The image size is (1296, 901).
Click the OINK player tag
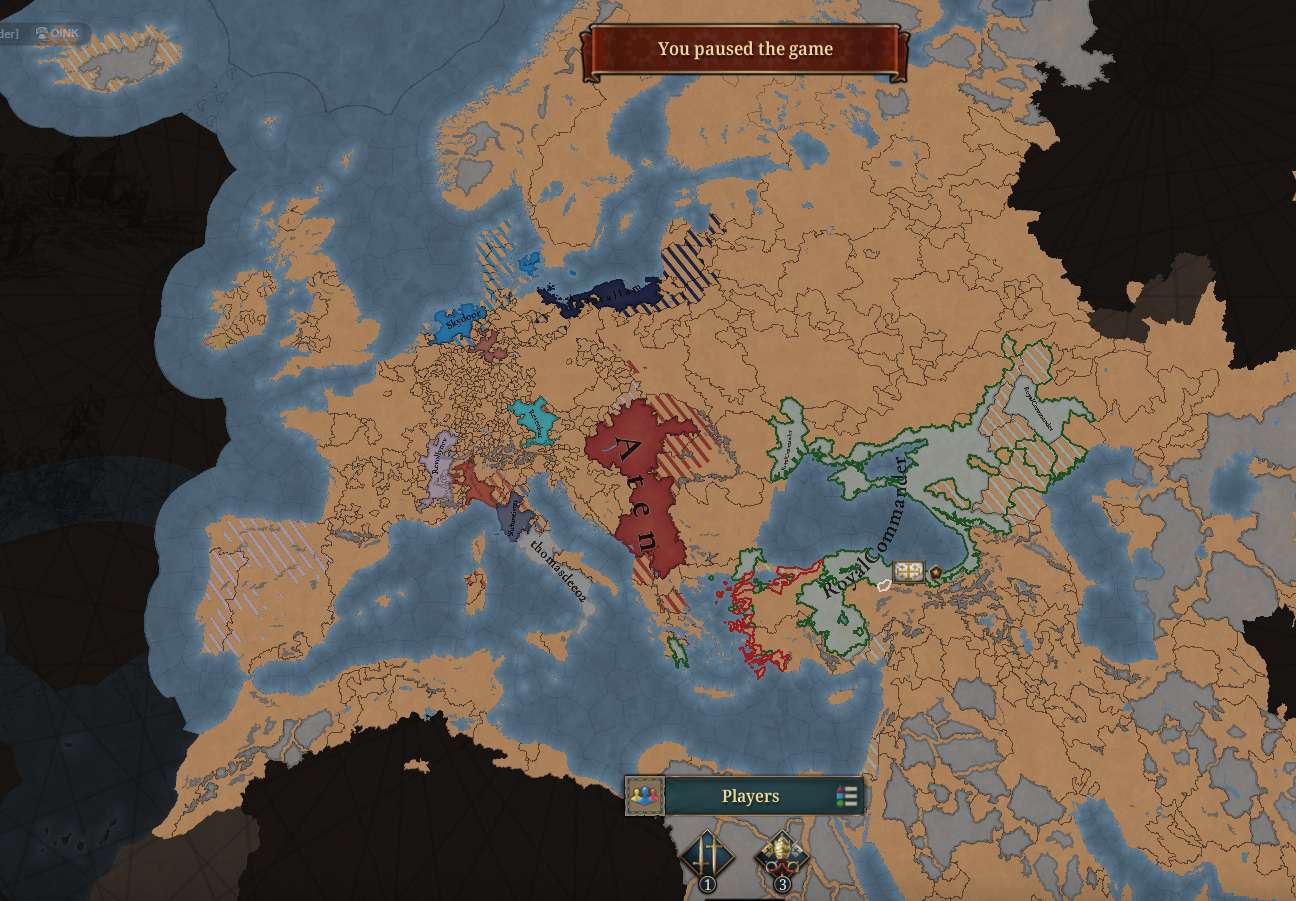click(x=58, y=33)
